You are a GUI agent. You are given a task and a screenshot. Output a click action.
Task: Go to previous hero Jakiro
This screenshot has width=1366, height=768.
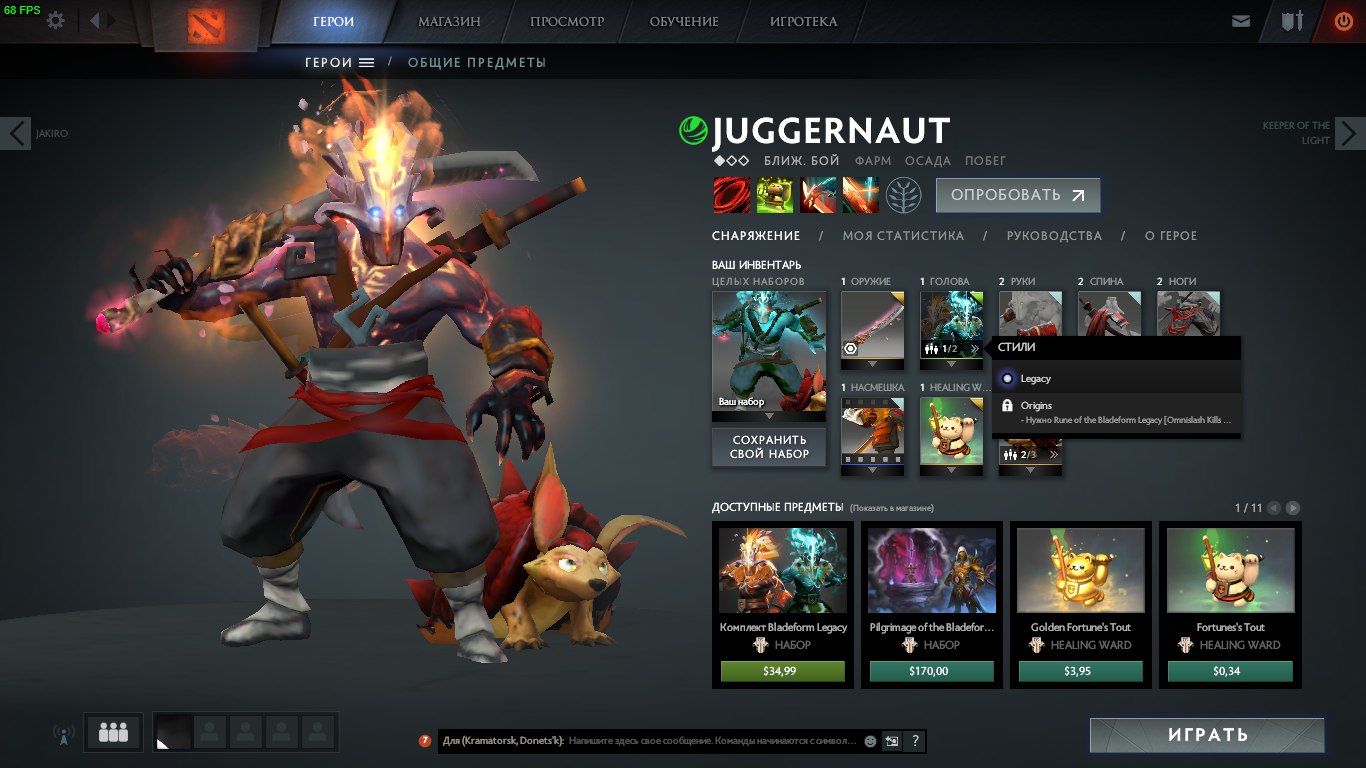click(16, 133)
